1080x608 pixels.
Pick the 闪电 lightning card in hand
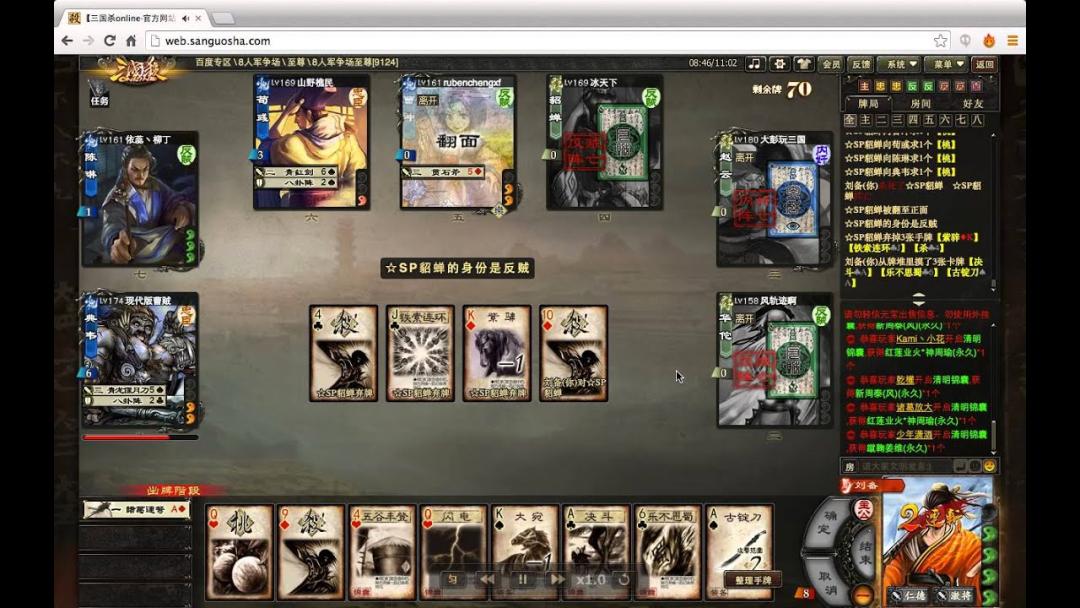pos(454,552)
